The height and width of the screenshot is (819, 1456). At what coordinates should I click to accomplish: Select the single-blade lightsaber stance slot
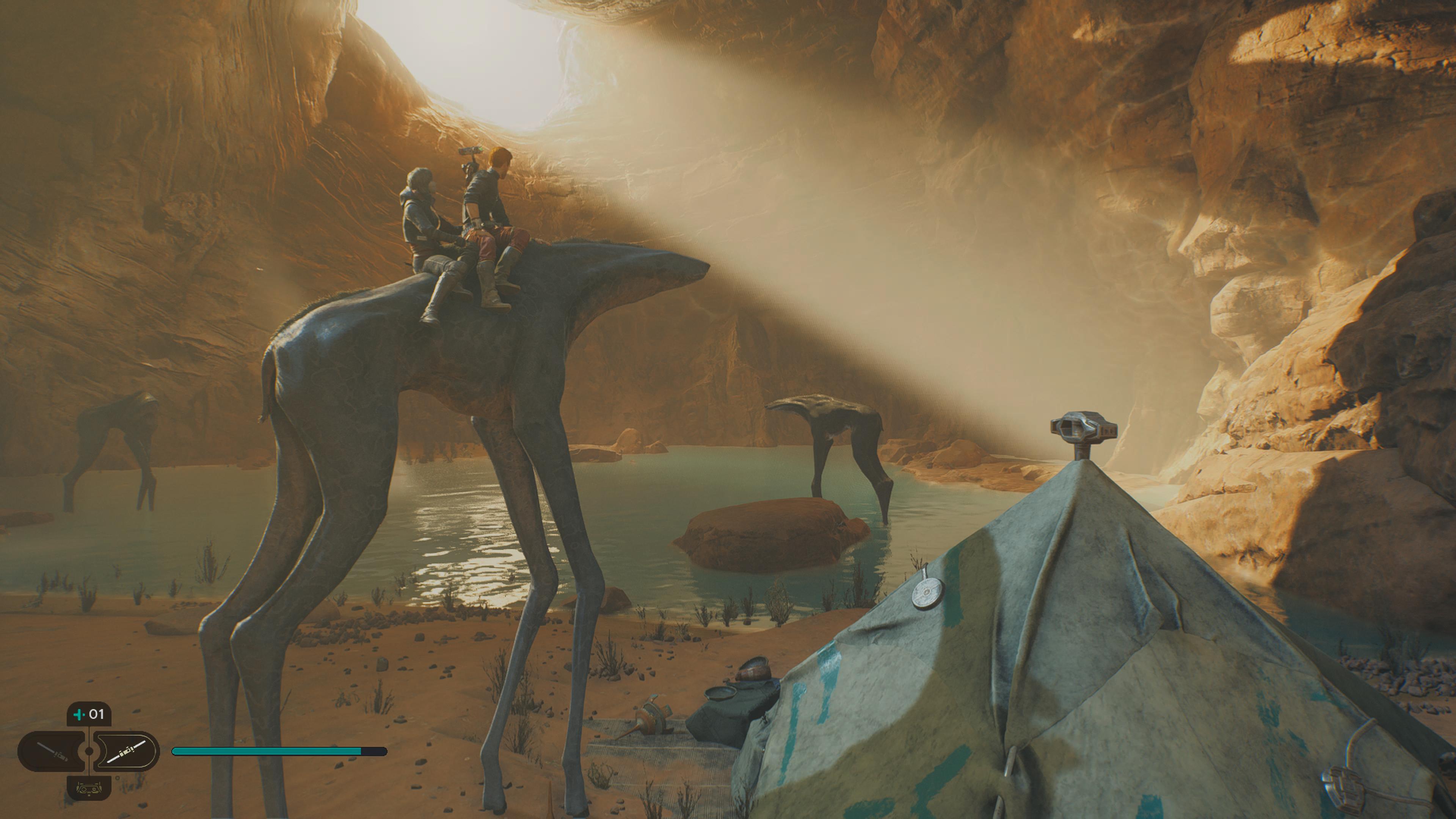pos(52,751)
